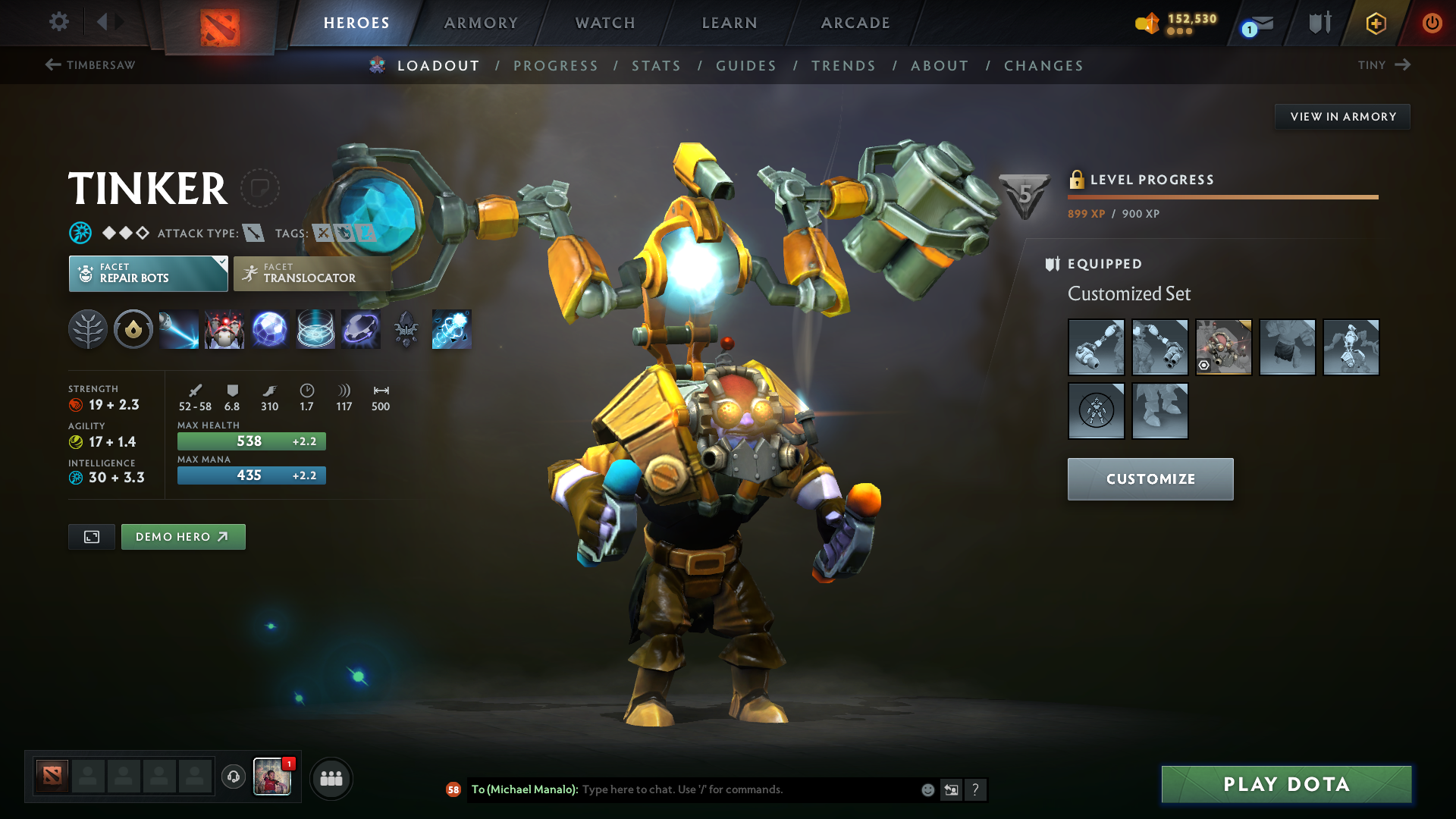
Task: Open the March of the Machines ability icon
Action: [x=224, y=329]
